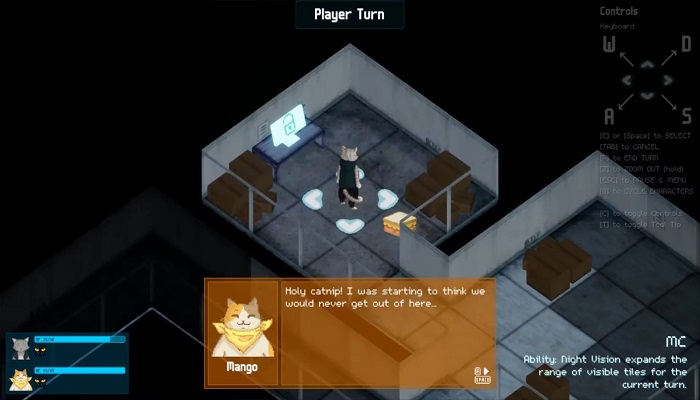The width and height of the screenshot is (700, 400).
Task: Choose the highlighted move tile right of the cat
Action: (386, 198)
